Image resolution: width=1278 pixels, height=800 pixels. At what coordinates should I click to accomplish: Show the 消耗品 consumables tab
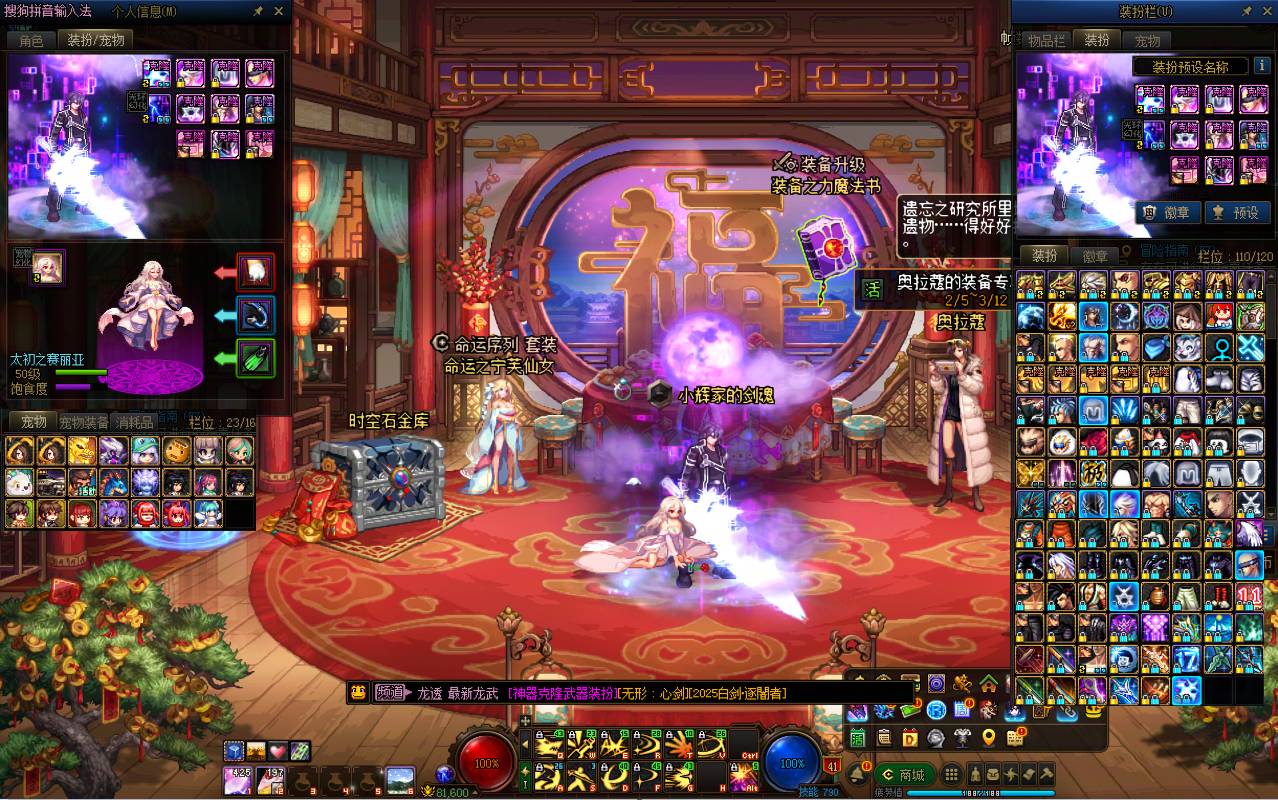click(x=133, y=422)
